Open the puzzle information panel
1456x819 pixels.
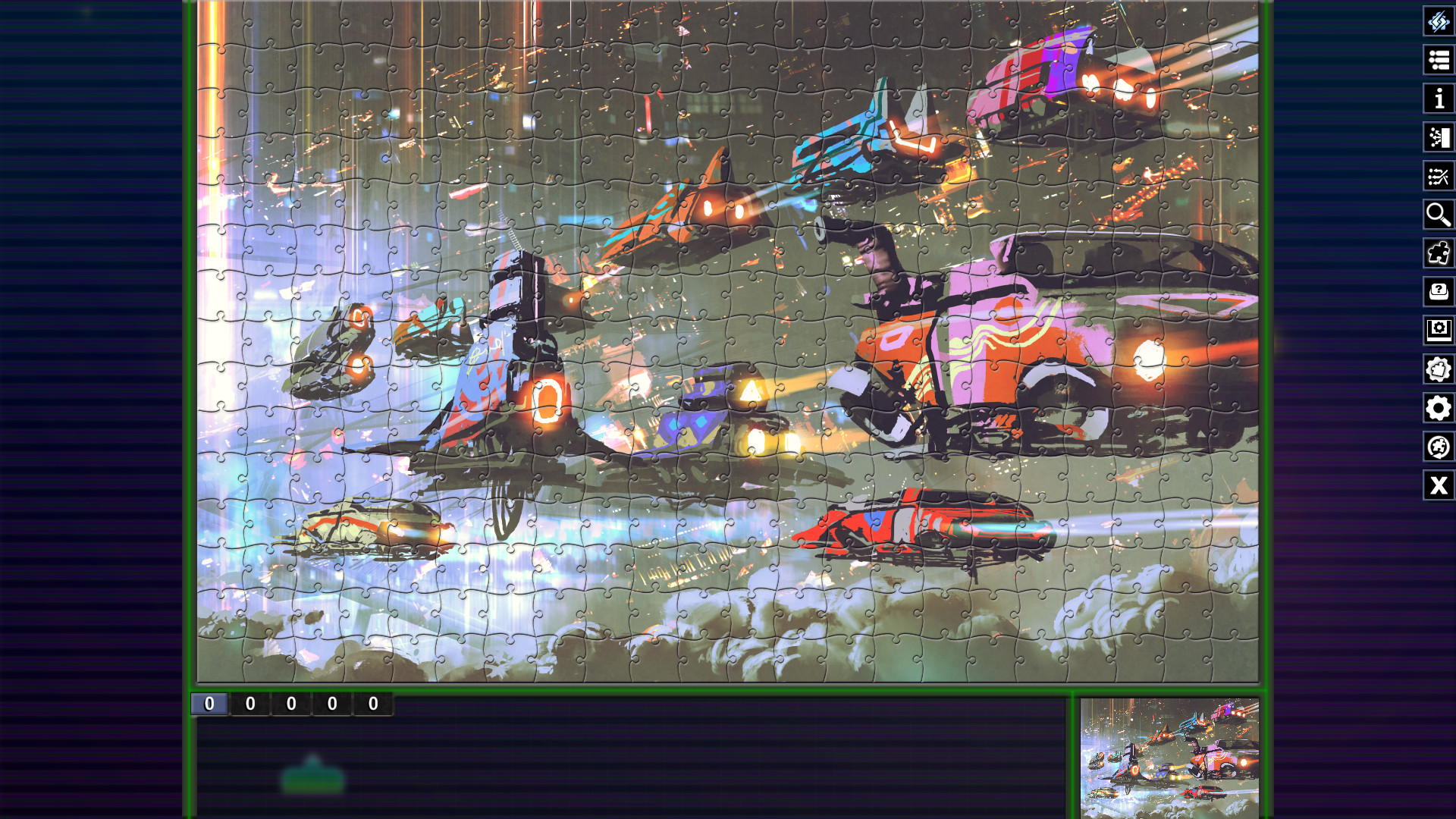pos(1439,99)
